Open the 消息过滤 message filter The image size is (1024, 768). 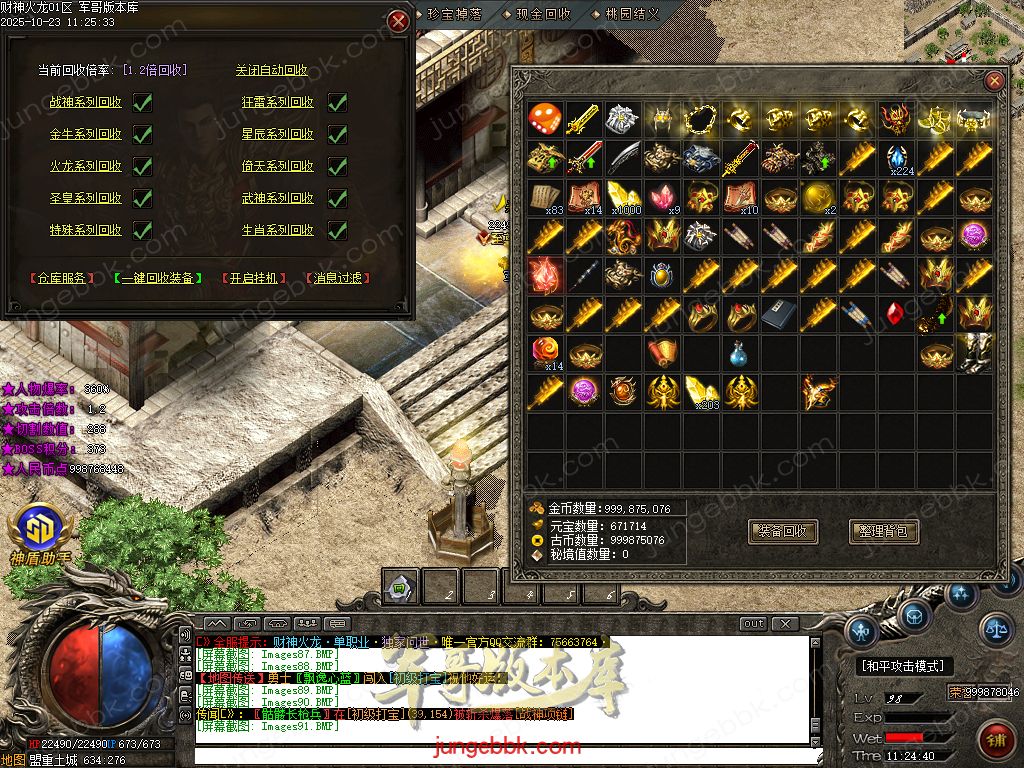pyautogui.click(x=337, y=278)
